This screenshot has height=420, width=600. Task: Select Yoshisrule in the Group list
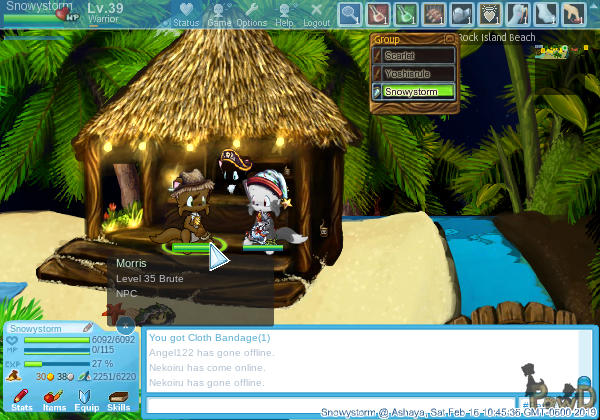413,73
